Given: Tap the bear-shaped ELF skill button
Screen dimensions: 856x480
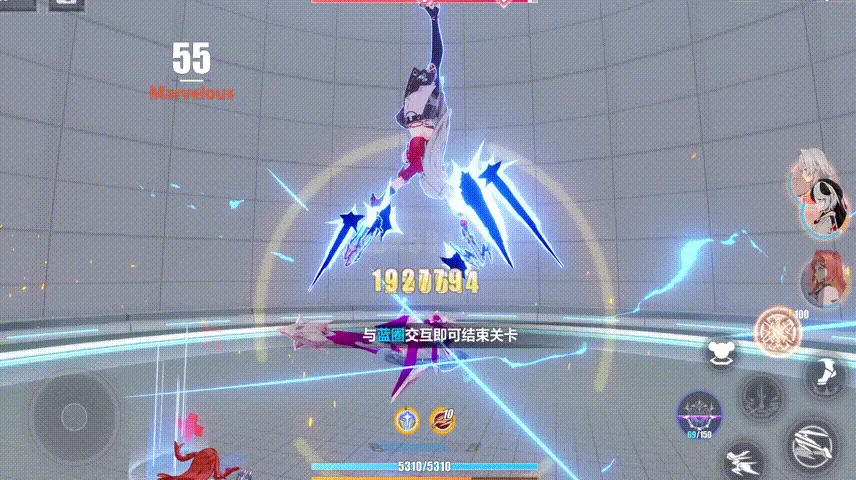Looking at the screenshot, I should [x=719, y=352].
